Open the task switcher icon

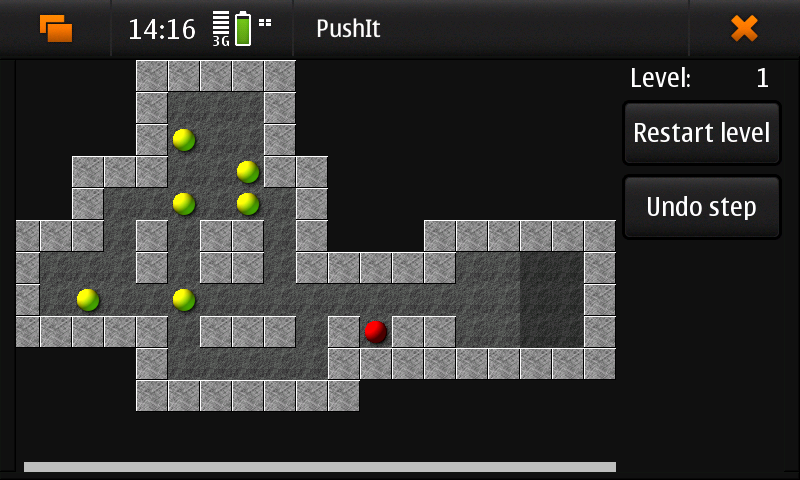tap(56, 28)
